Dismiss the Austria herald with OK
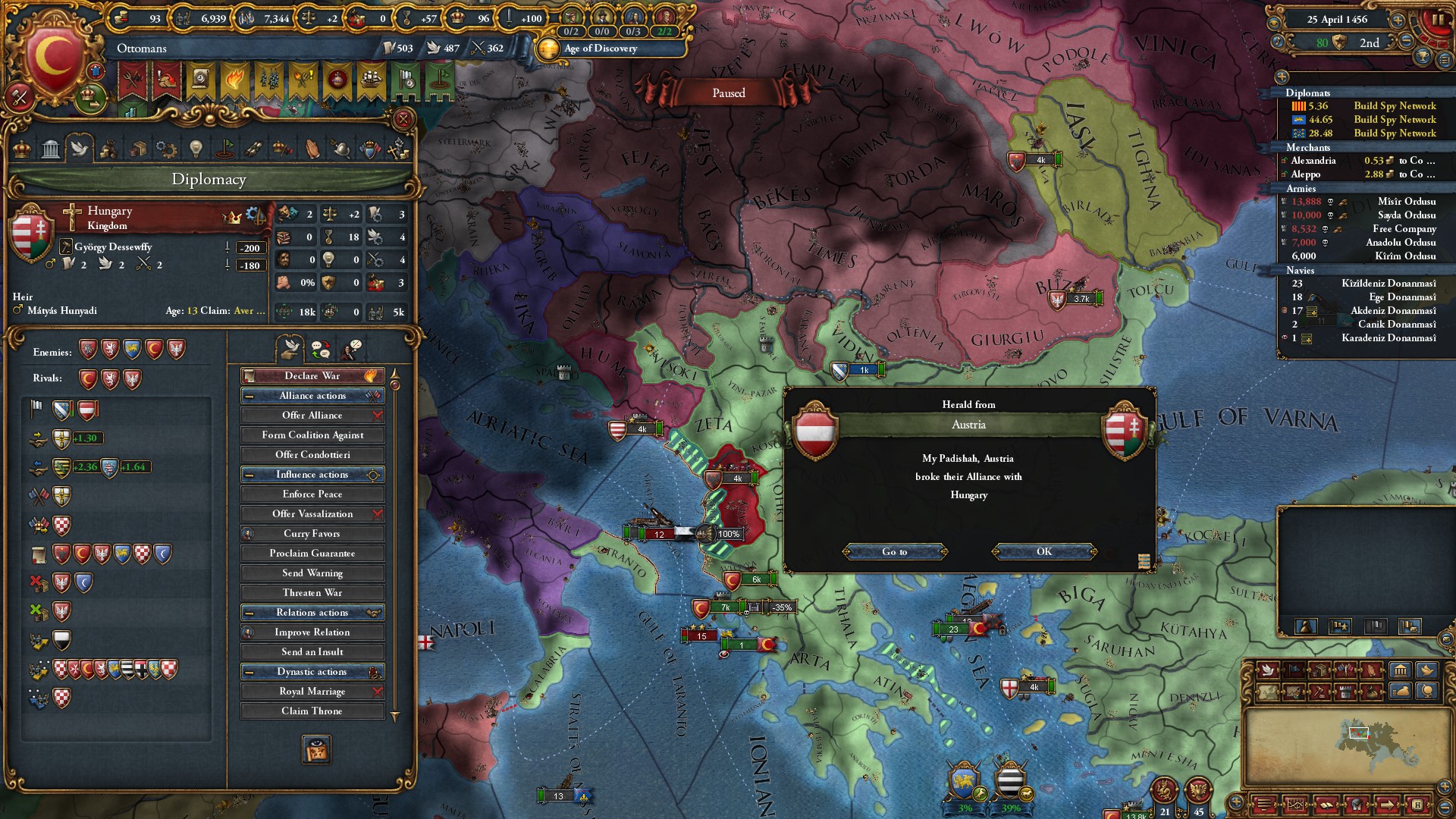1456x819 pixels. point(1044,551)
